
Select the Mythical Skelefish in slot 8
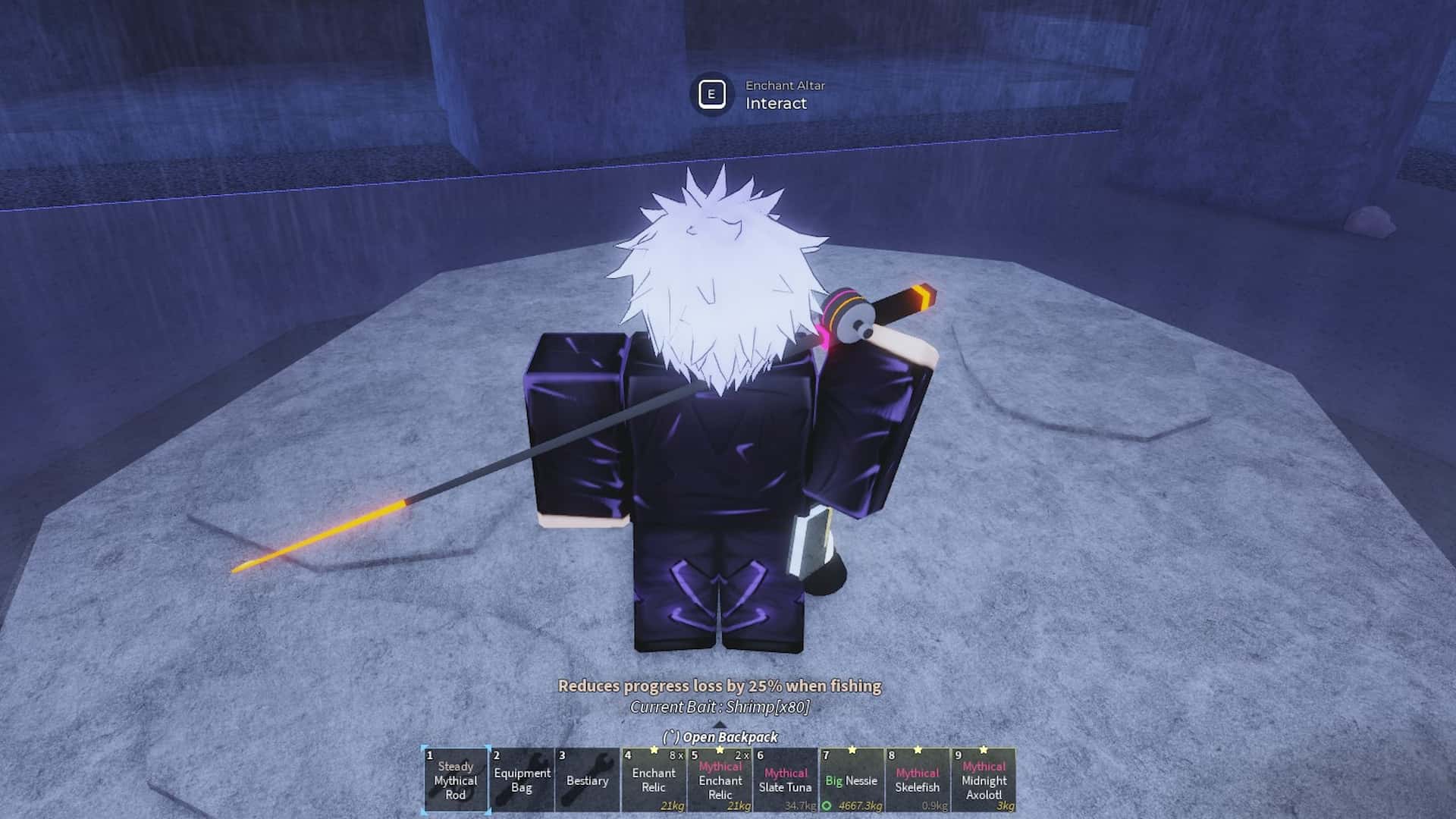[918, 781]
